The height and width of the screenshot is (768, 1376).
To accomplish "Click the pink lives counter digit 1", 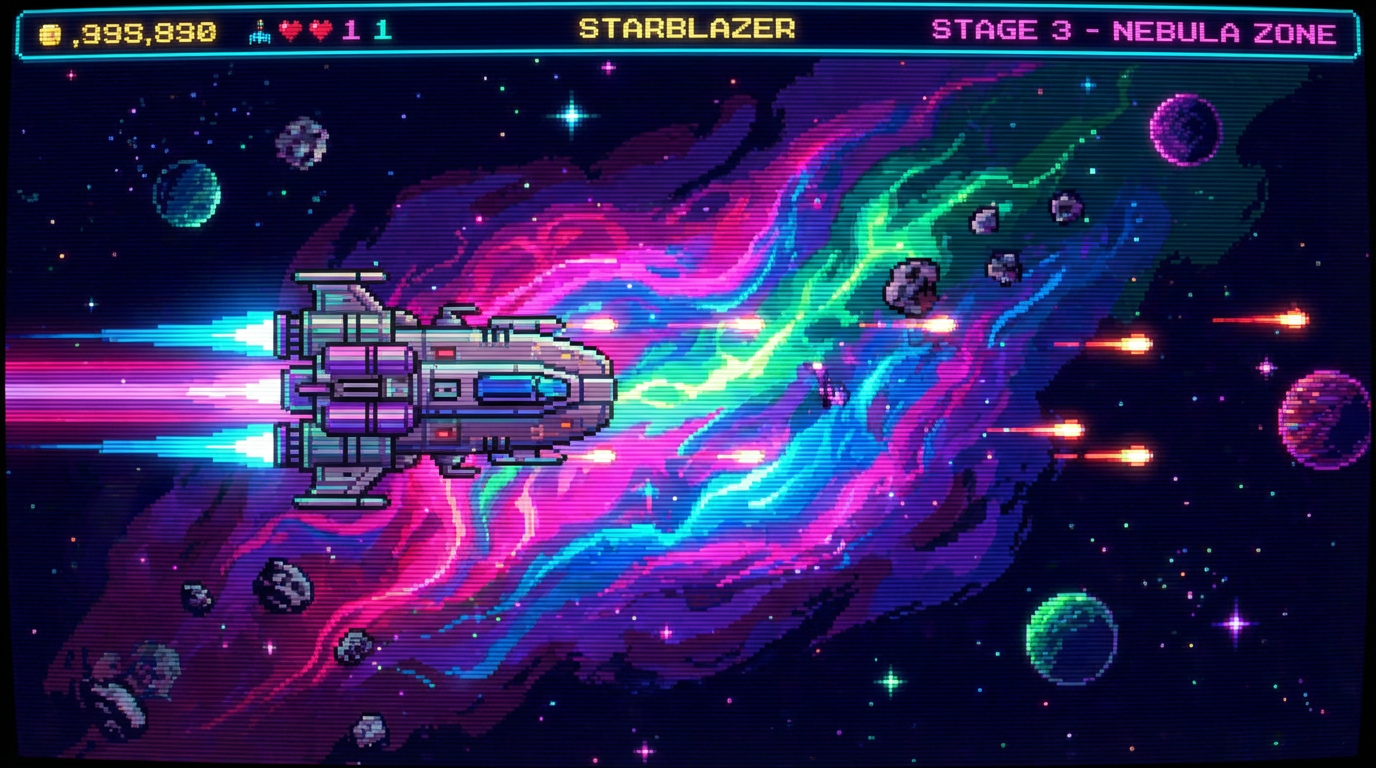I will pos(349,31).
